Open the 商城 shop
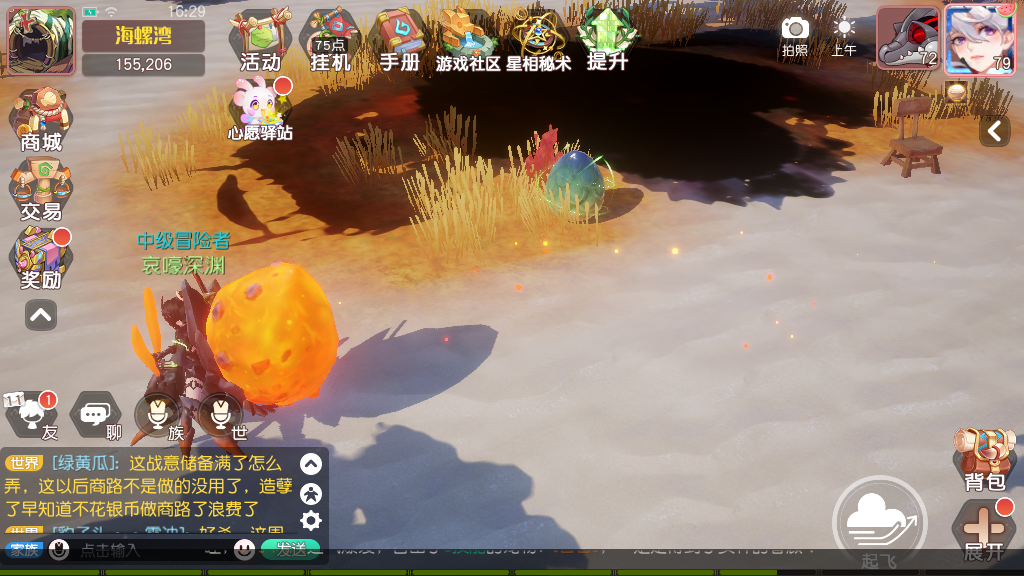1024x576 pixels. (41, 120)
